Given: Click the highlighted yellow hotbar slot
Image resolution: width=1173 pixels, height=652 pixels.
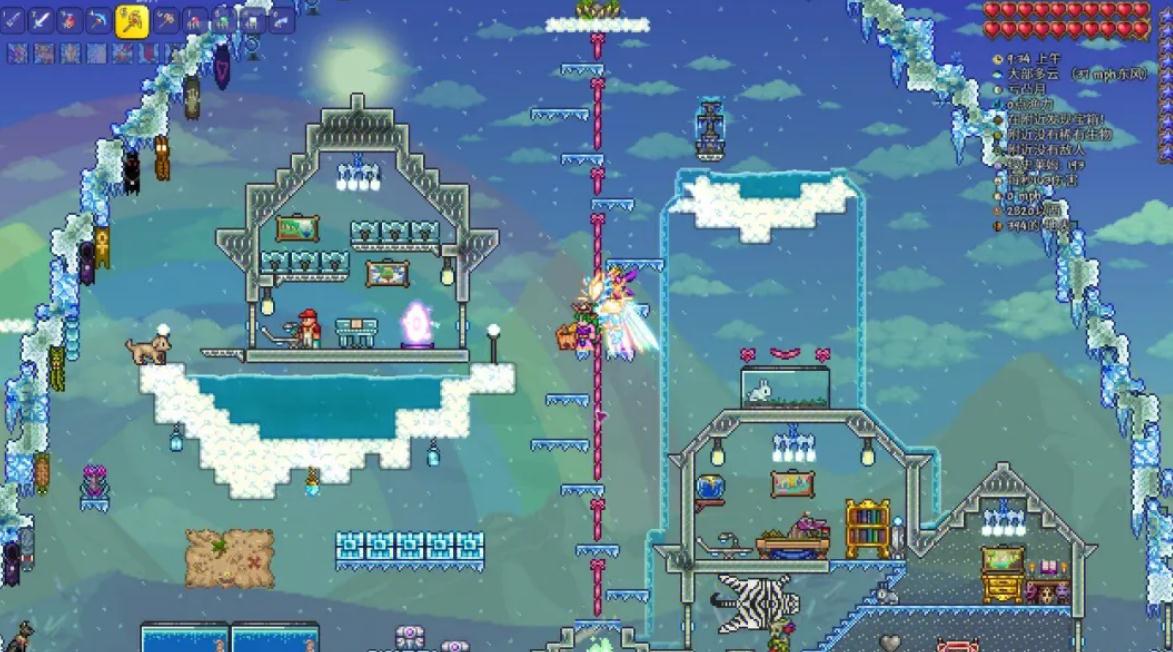Looking at the screenshot, I should pyautogui.click(x=132, y=20).
